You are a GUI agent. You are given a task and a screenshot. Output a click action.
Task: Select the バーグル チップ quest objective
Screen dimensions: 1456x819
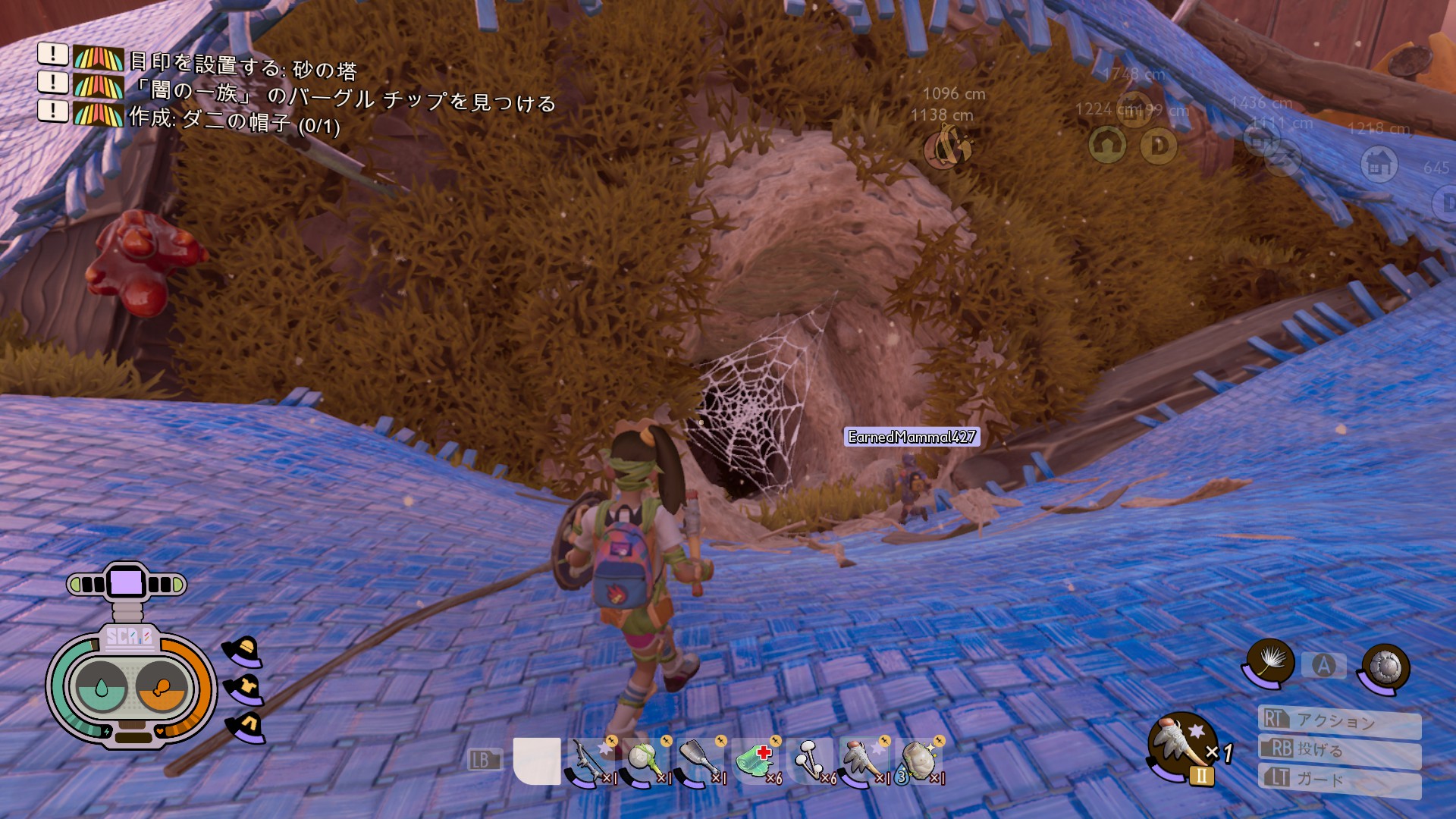(343, 97)
